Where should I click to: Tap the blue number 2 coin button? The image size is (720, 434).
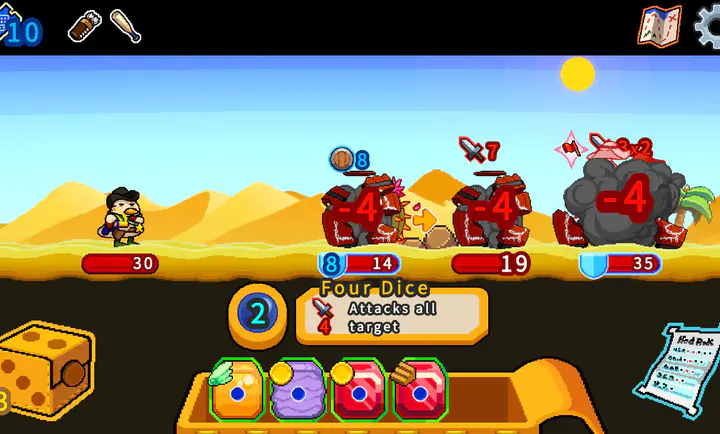tap(257, 315)
